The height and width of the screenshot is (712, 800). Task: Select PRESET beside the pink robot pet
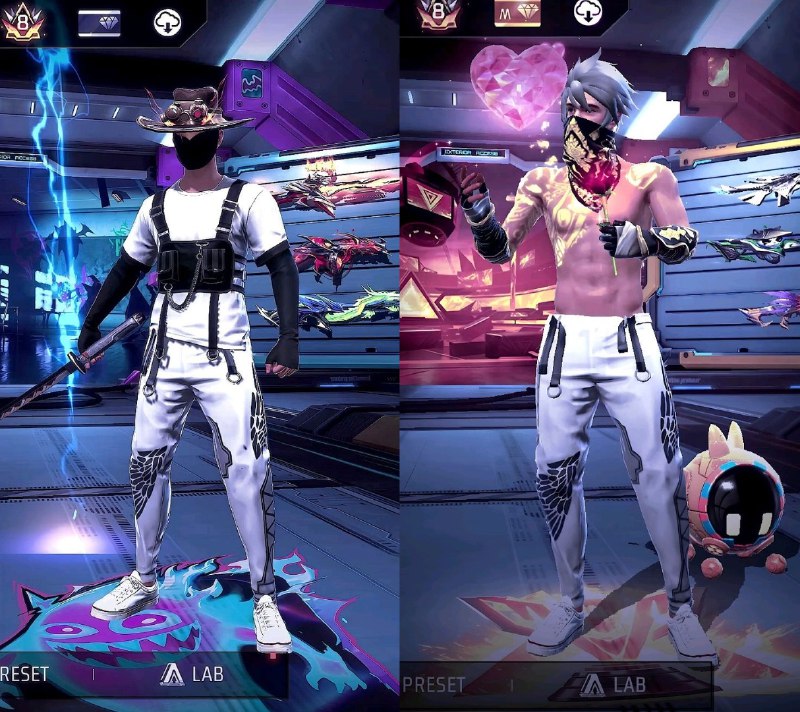434,685
